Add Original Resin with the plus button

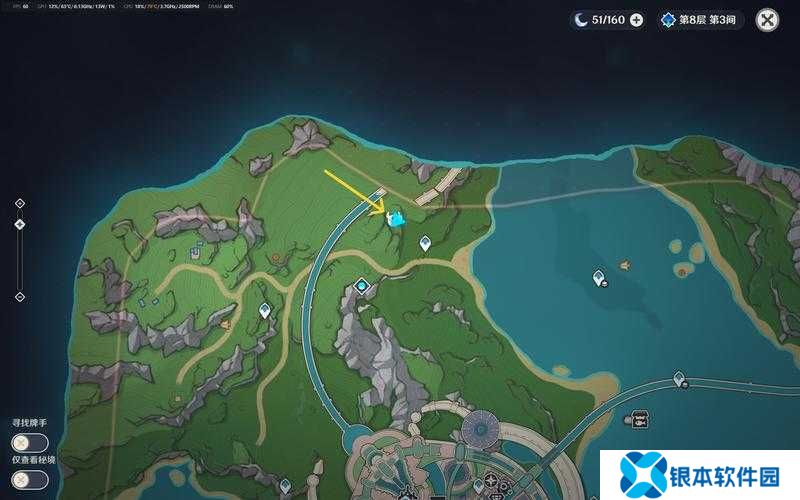tap(636, 19)
